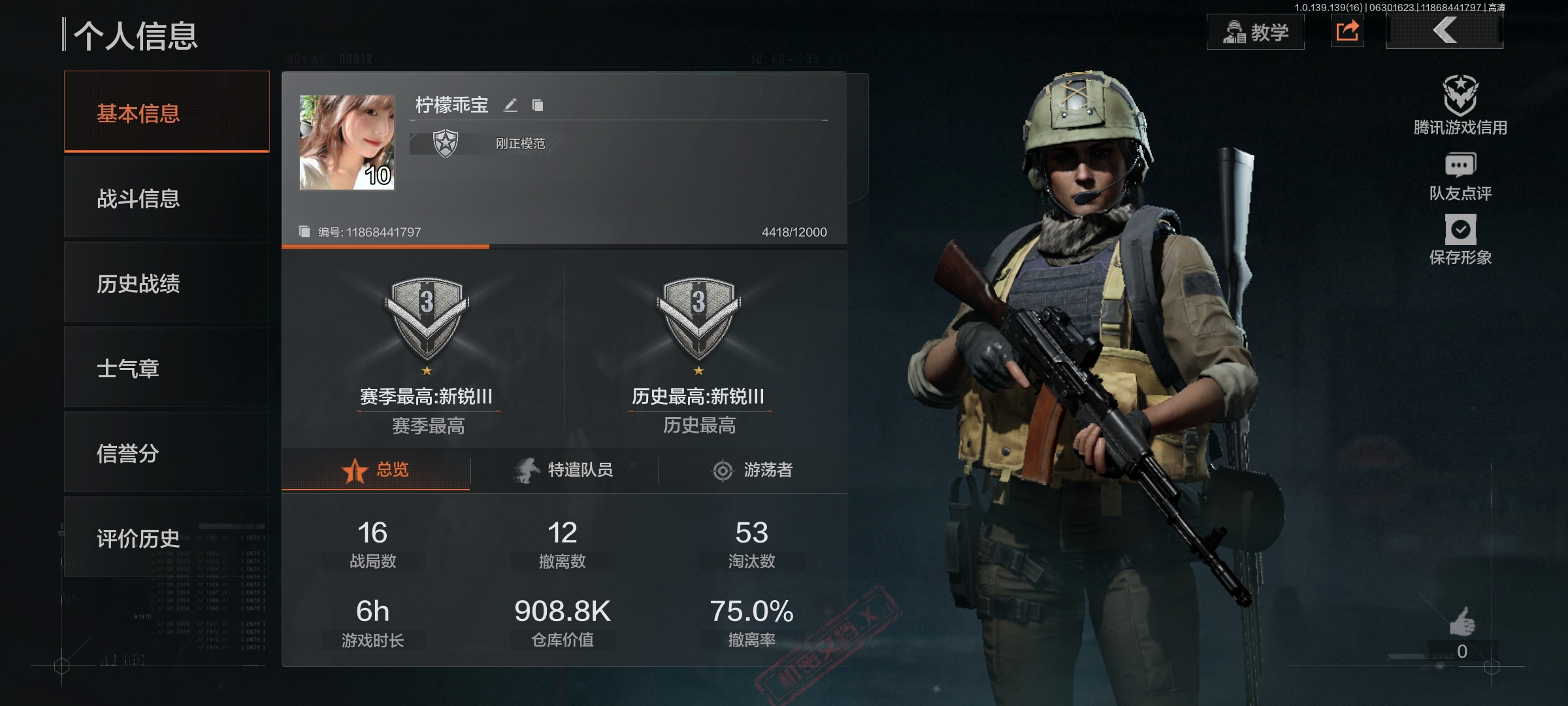Image resolution: width=1568 pixels, height=706 pixels.
Task: Edit nickname with the pencil icon
Action: pyautogui.click(x=510, y=105)
